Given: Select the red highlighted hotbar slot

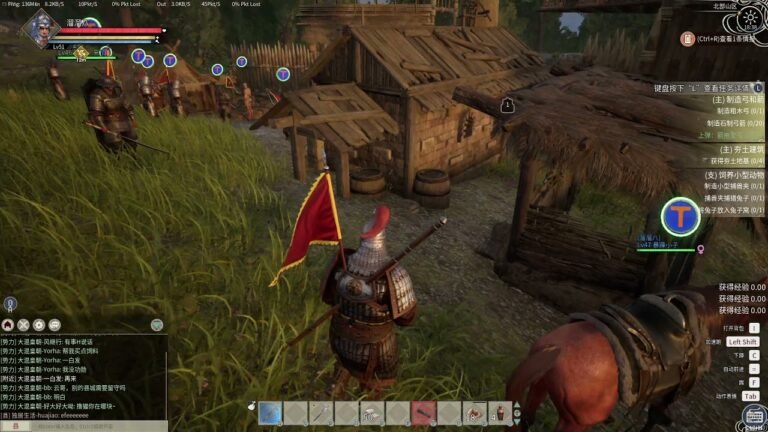Looking at the screenshot, I should pyautogui.click(x=424, y=412).
